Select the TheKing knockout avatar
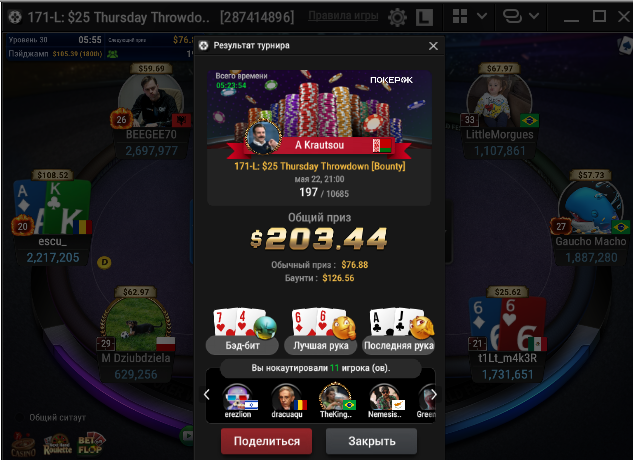Image resolution: width=633 pixels, height=460 pixels. (x=337, y=399)
